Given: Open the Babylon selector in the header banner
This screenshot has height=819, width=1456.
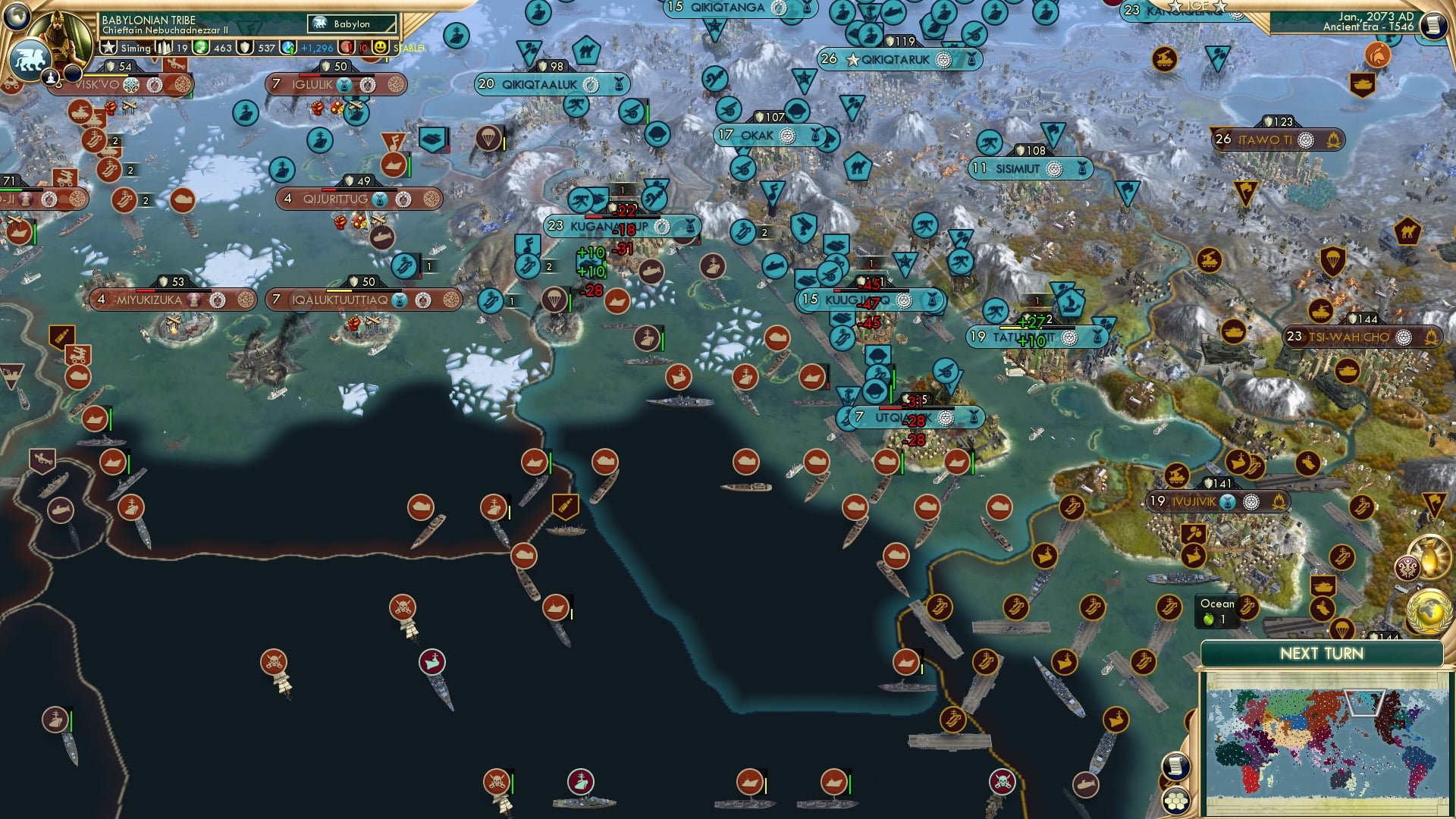Looking at the screenshot, I should tap(350, 24).
